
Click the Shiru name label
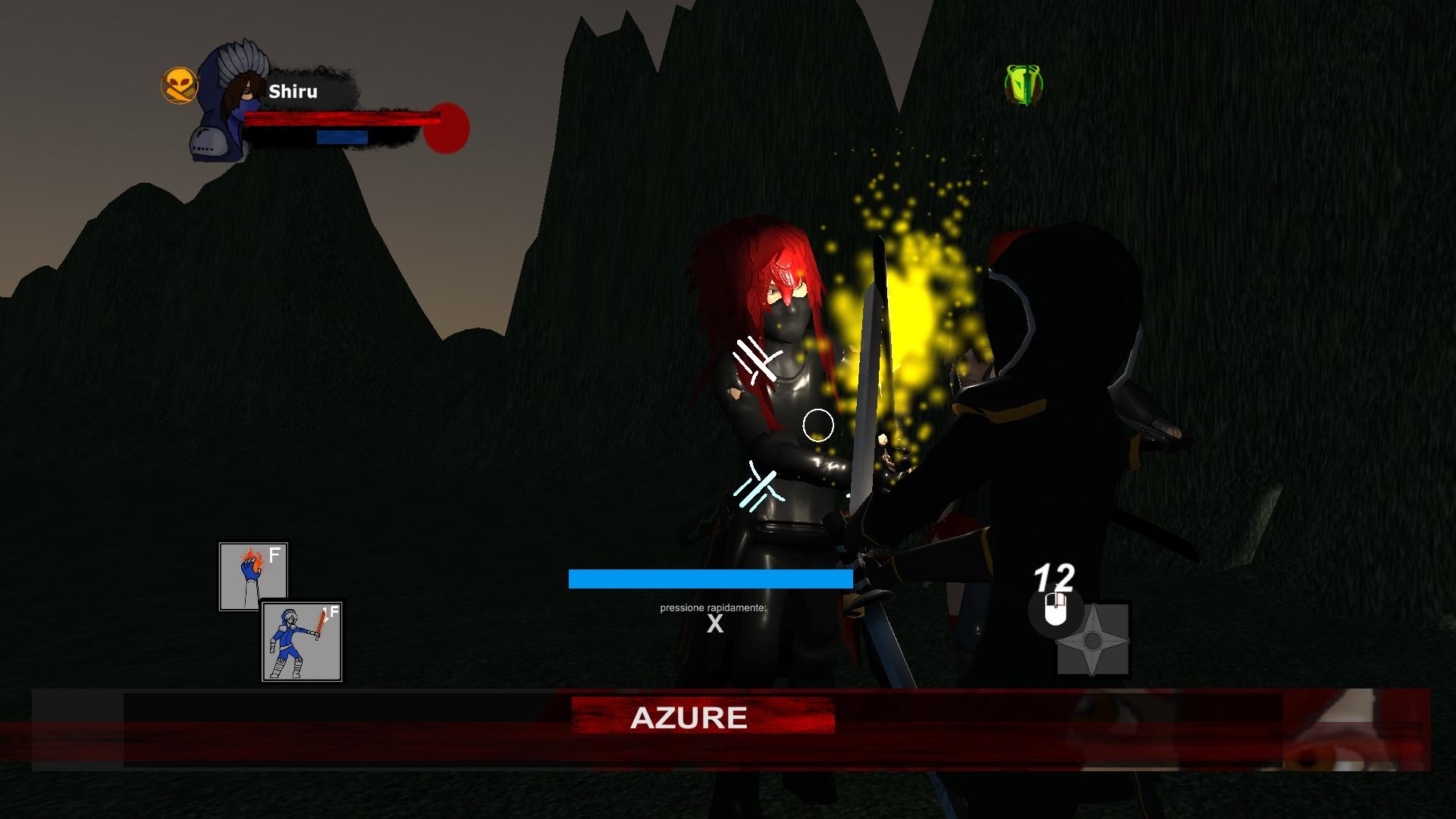tap(293, 92)
